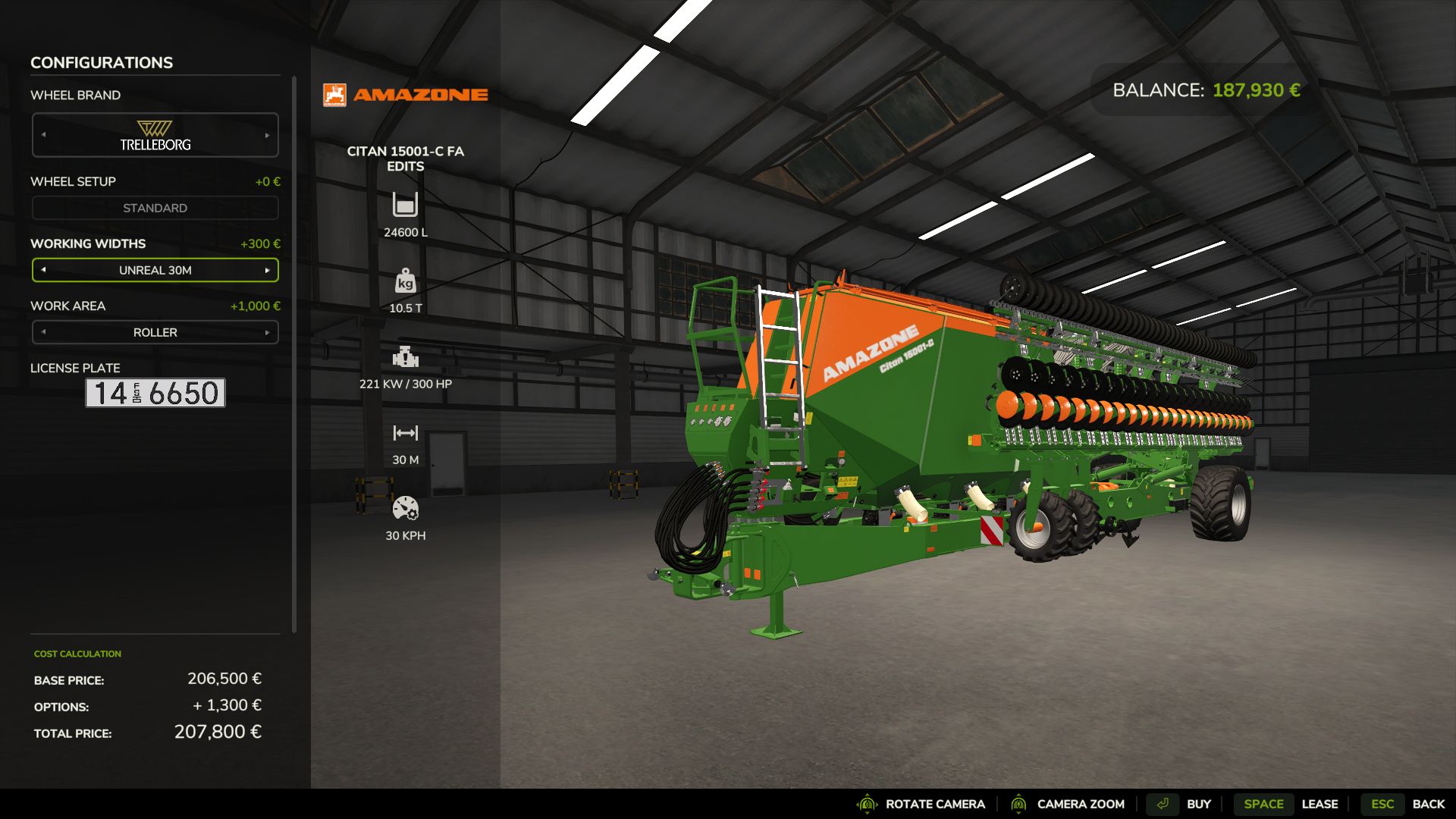Select previous wheel brand option
Viewport: 1456px width, 819px height.
tap(43, 135)
